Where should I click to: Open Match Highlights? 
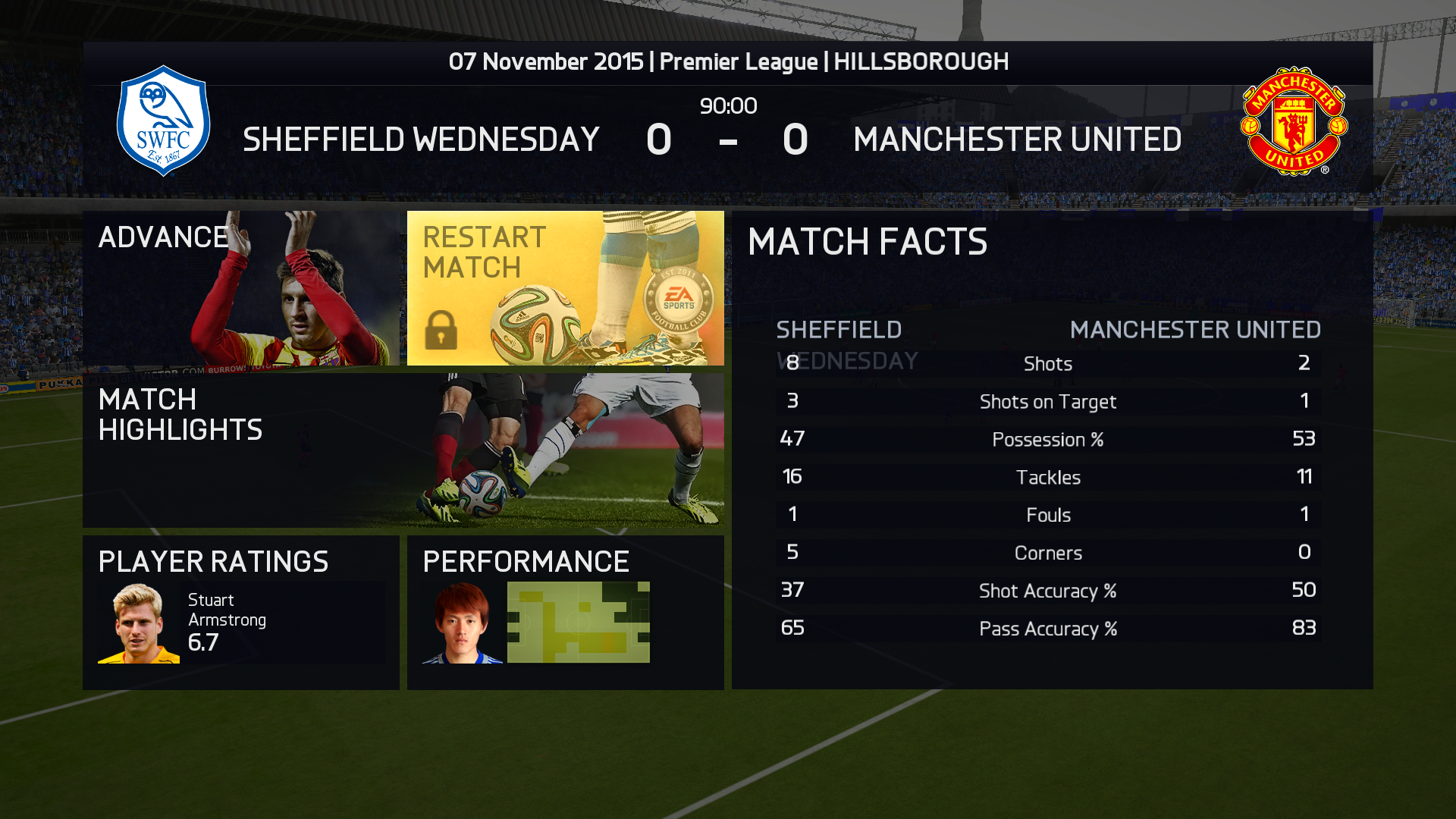[403, 450]
